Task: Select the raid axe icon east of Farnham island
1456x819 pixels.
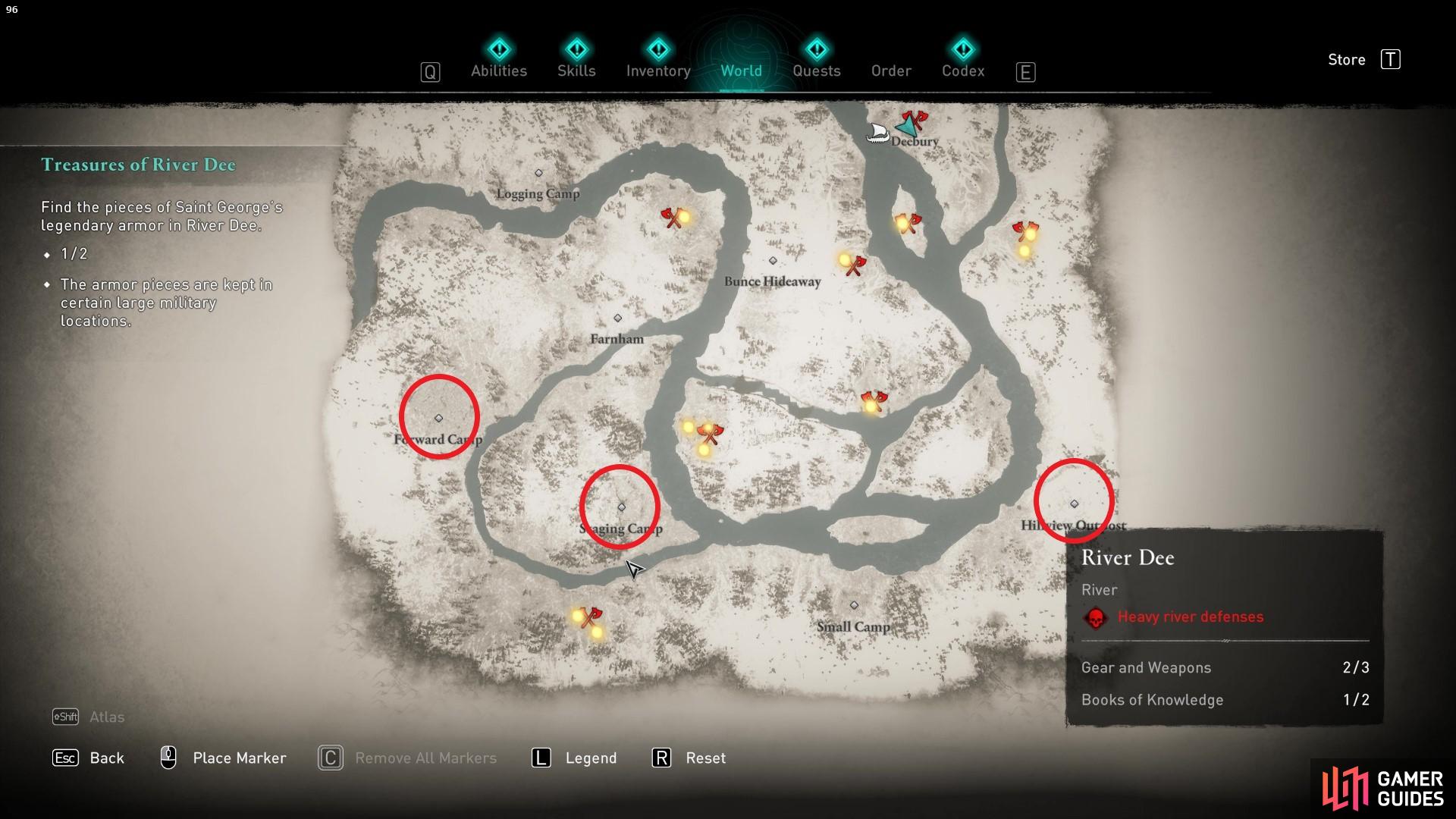Action: [876, 400]
